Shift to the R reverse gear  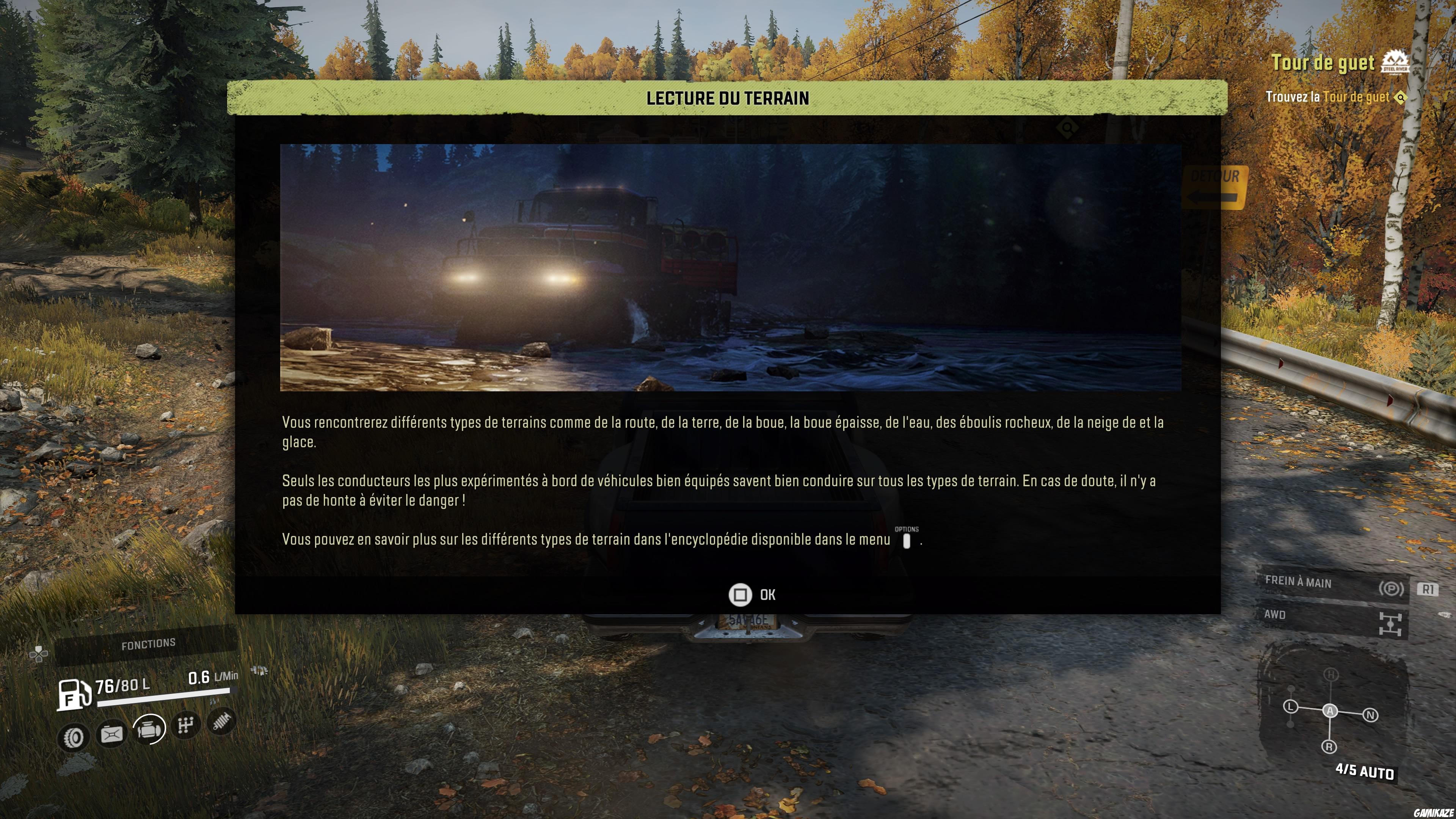coord(1329,747)
